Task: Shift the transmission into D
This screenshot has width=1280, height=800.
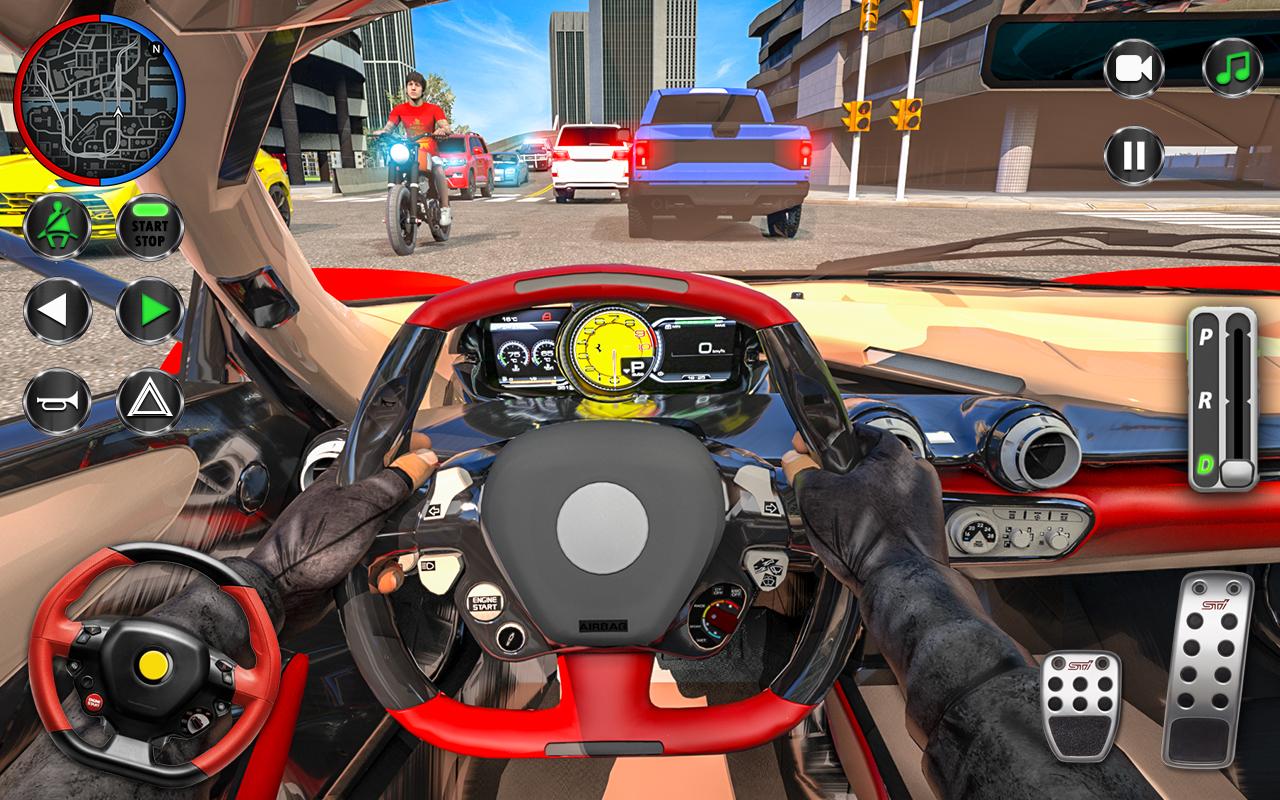Action: click(1205, 462)
